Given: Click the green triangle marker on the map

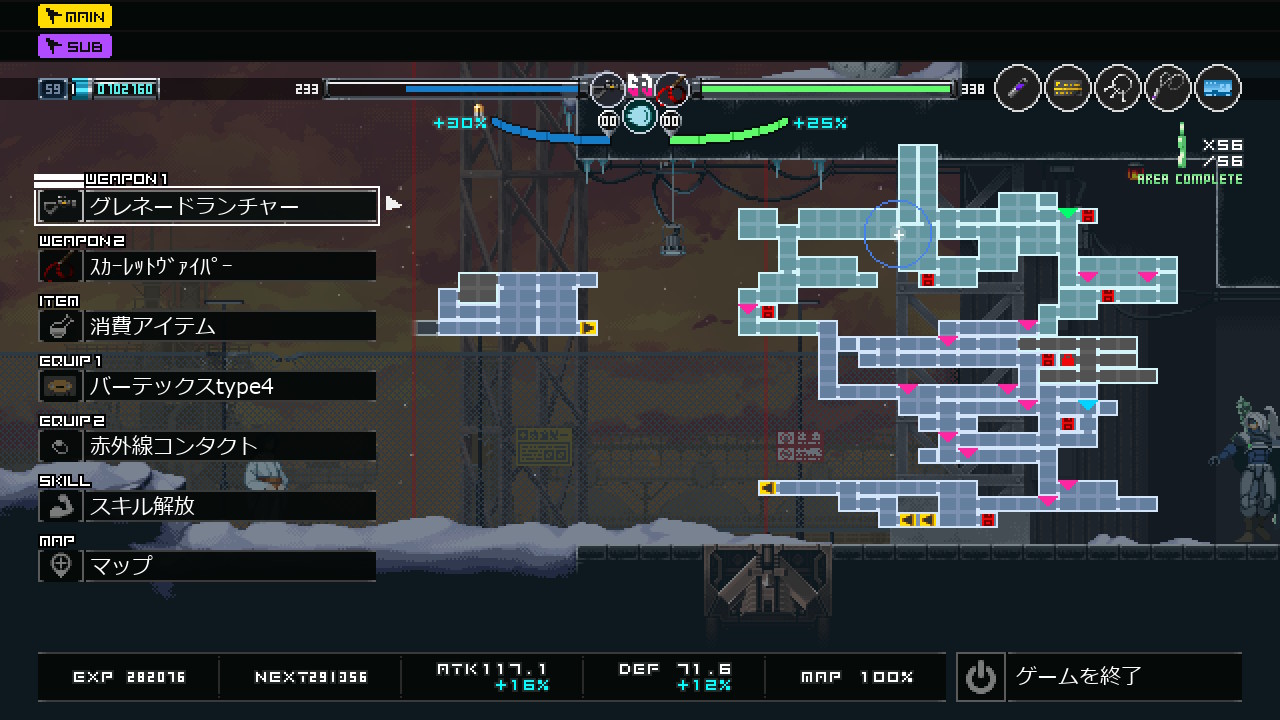Looking at the screenshot, I should [x=1068, y=213].
